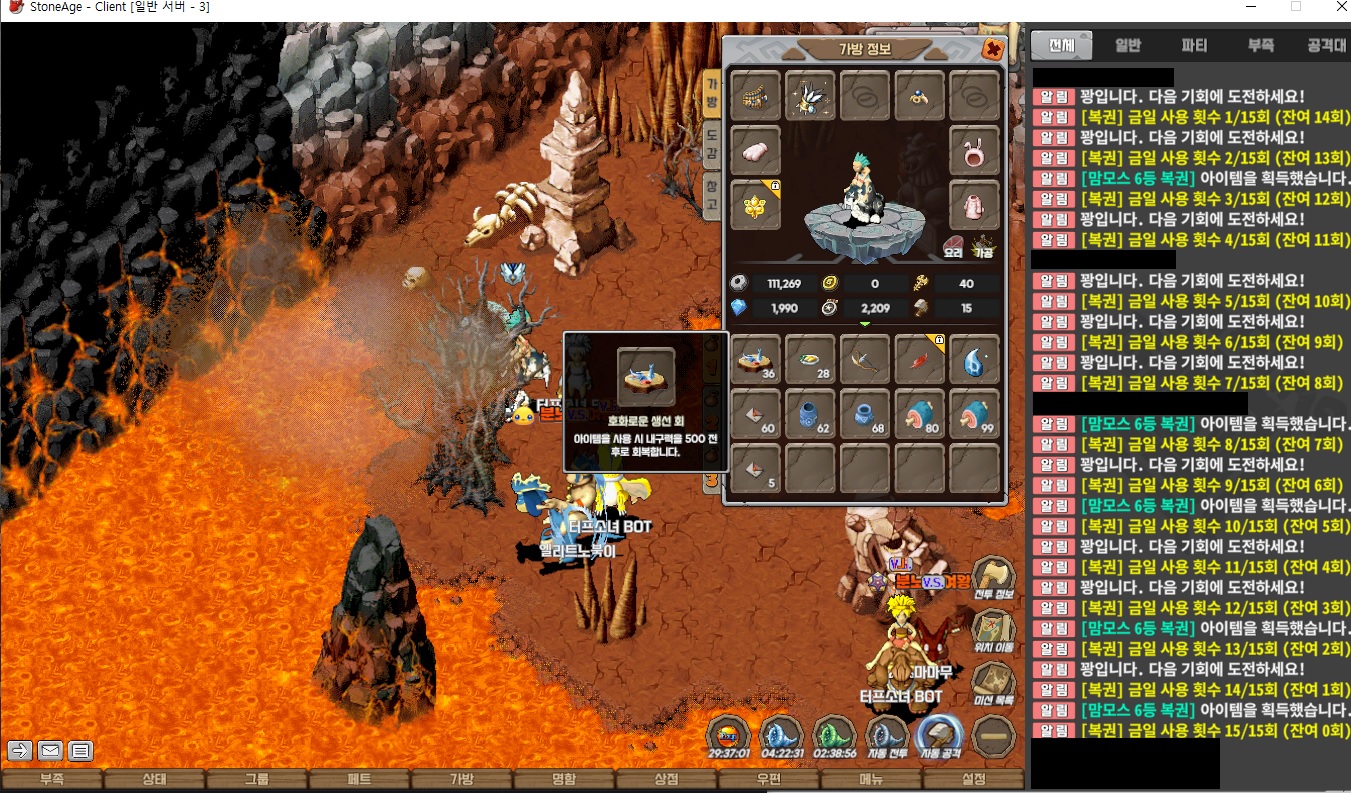Select the blue water drop item

pyautogui.click(x=974, y=359)
